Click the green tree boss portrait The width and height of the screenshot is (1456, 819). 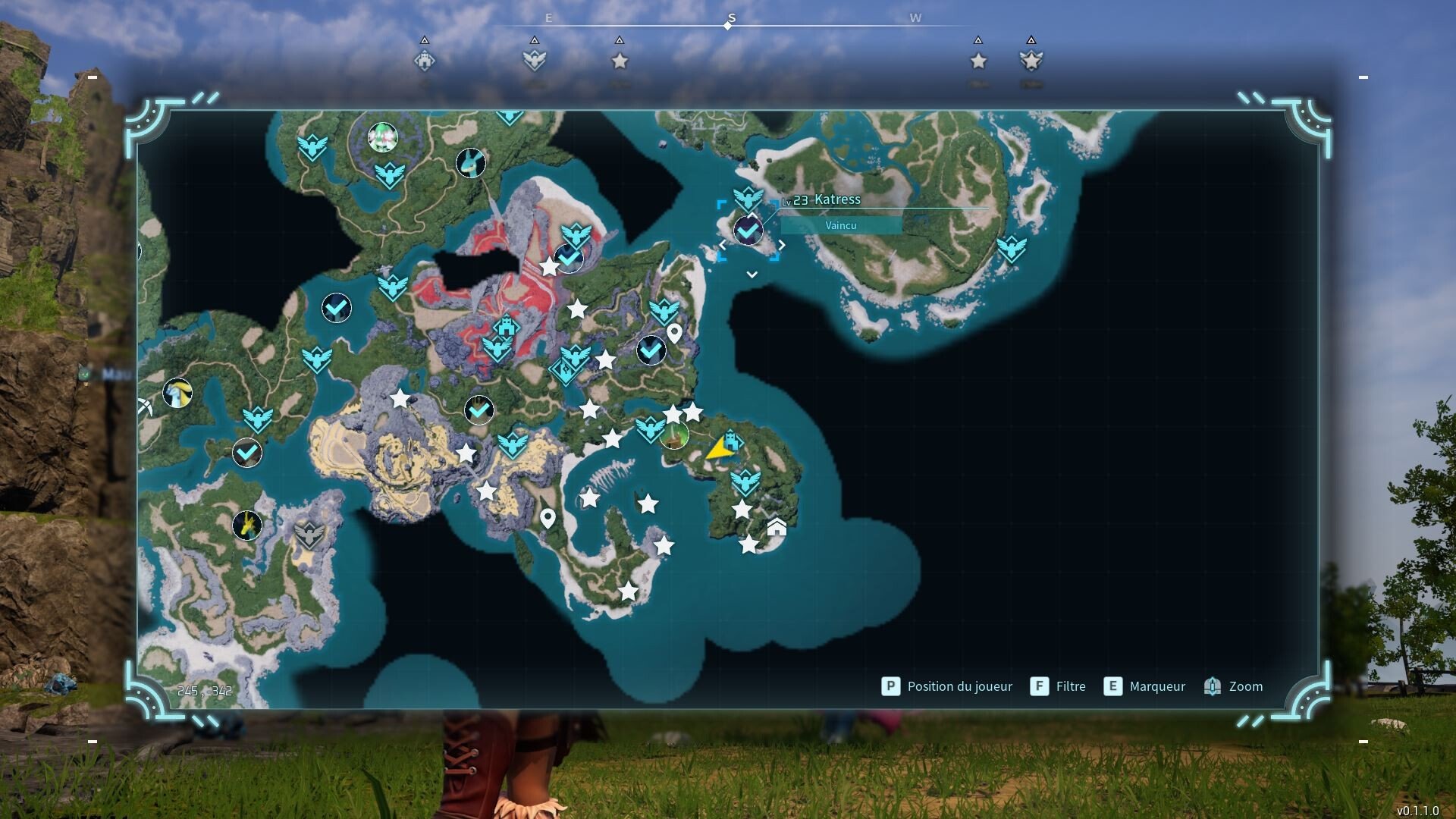tap(674, 436)
